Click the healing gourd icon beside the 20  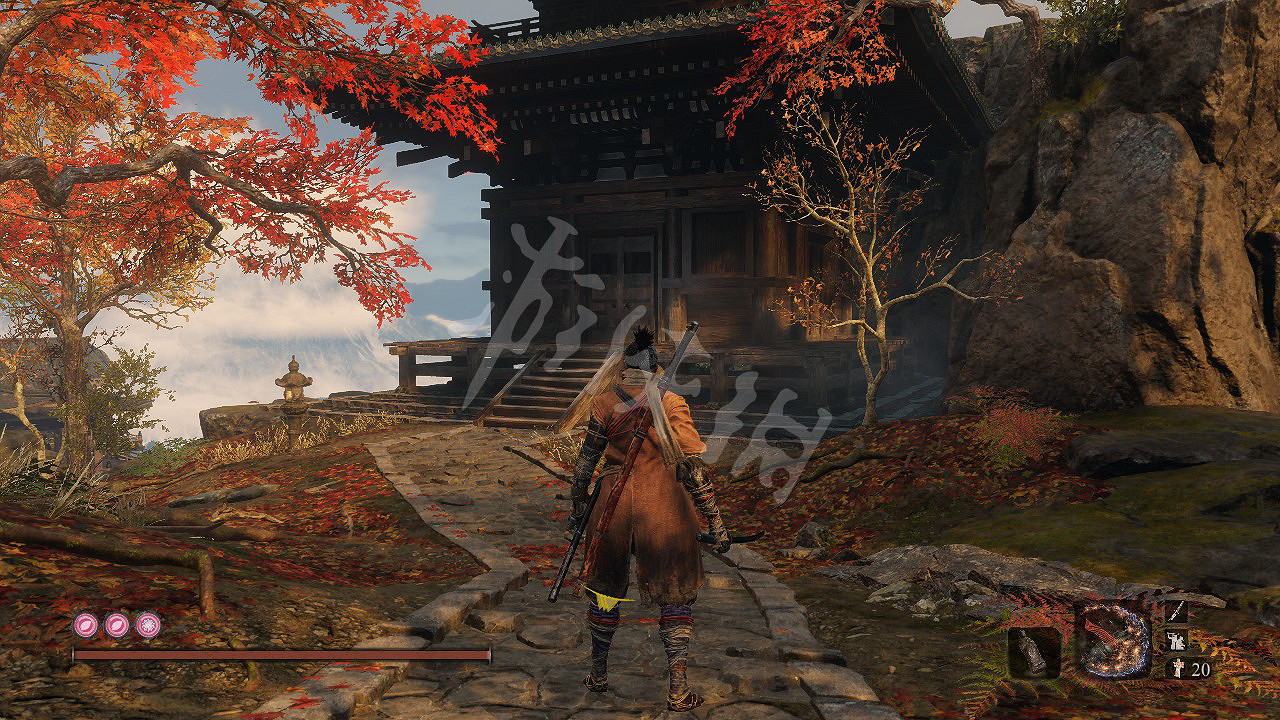click(x=1178, y=668)
